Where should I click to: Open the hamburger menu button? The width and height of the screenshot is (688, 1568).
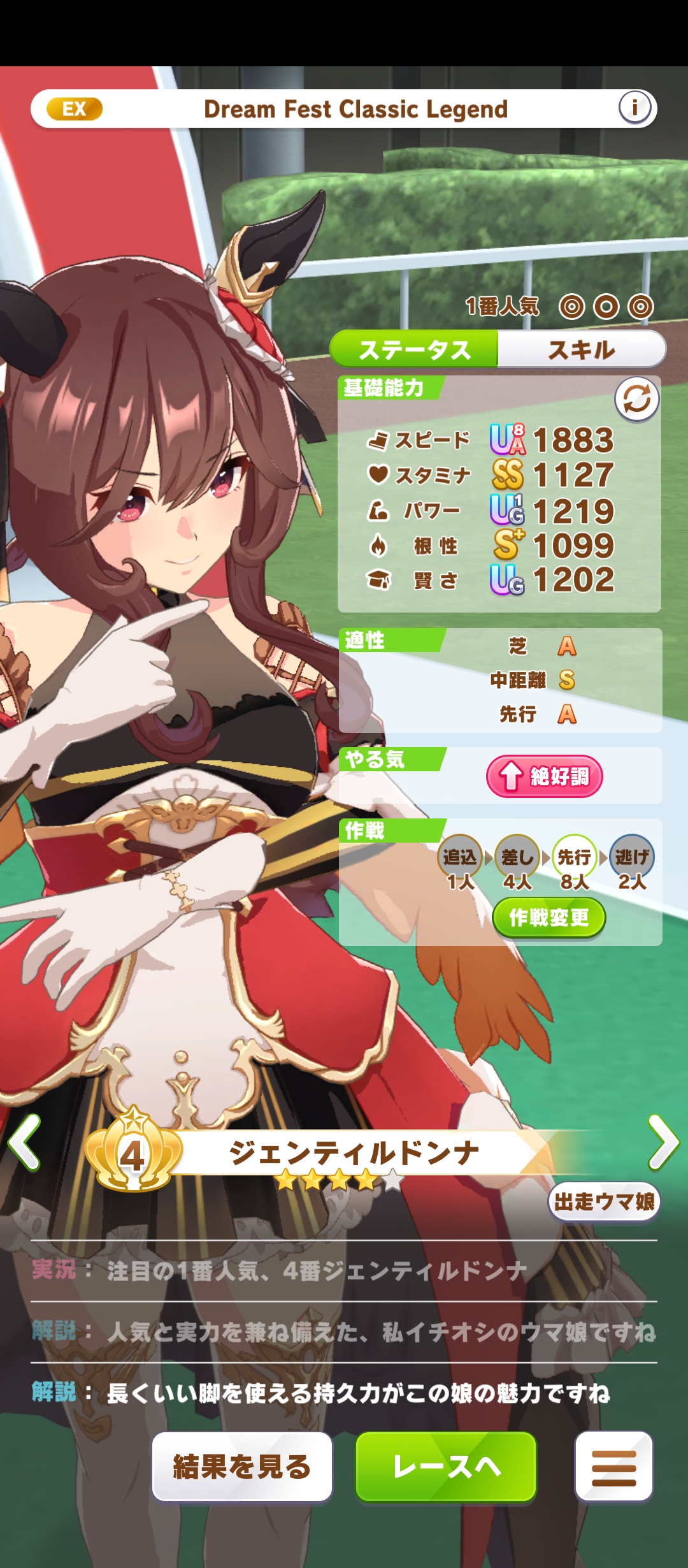[613, 1467]
